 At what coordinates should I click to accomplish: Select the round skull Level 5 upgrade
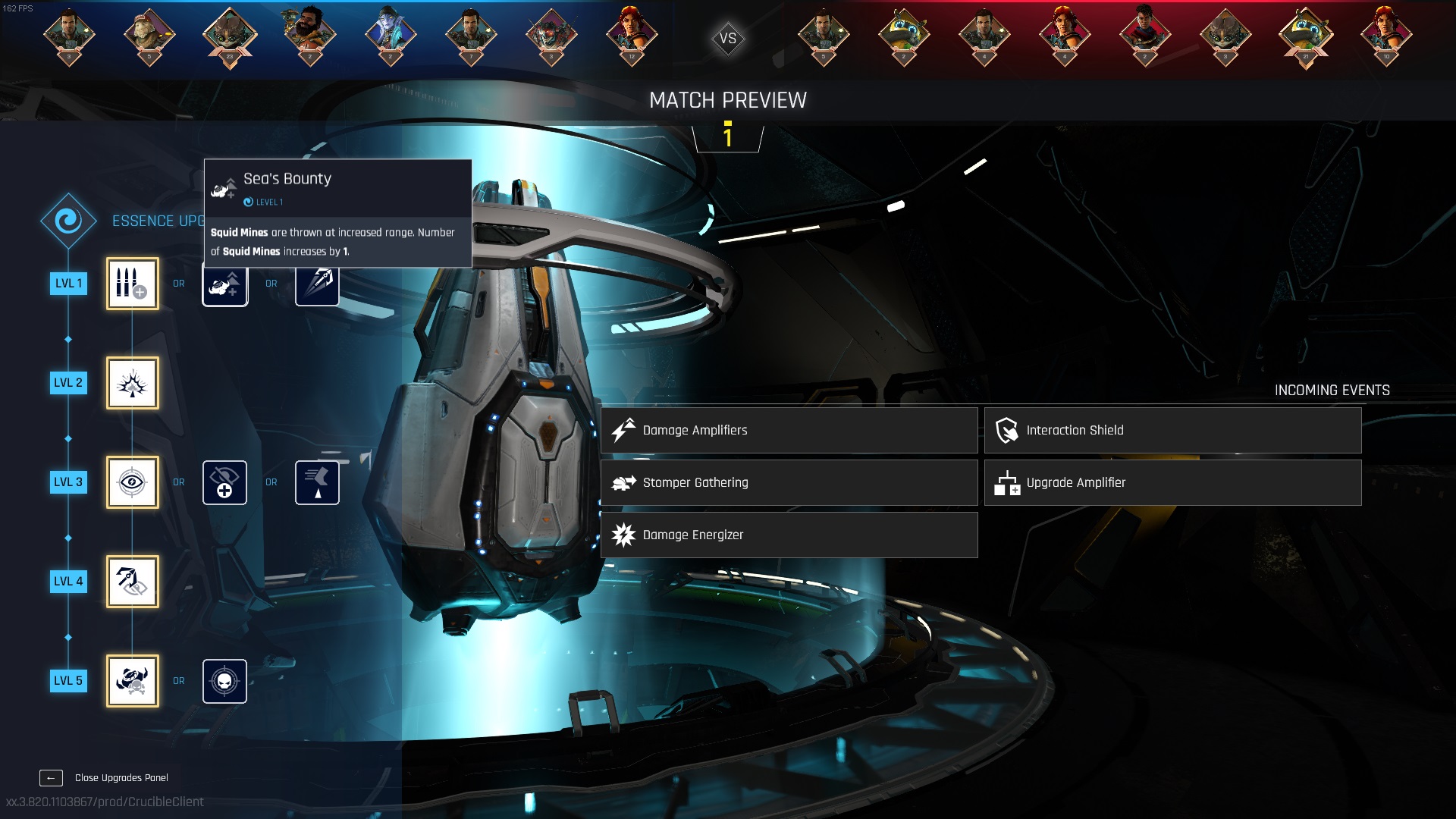coord(224,681)
